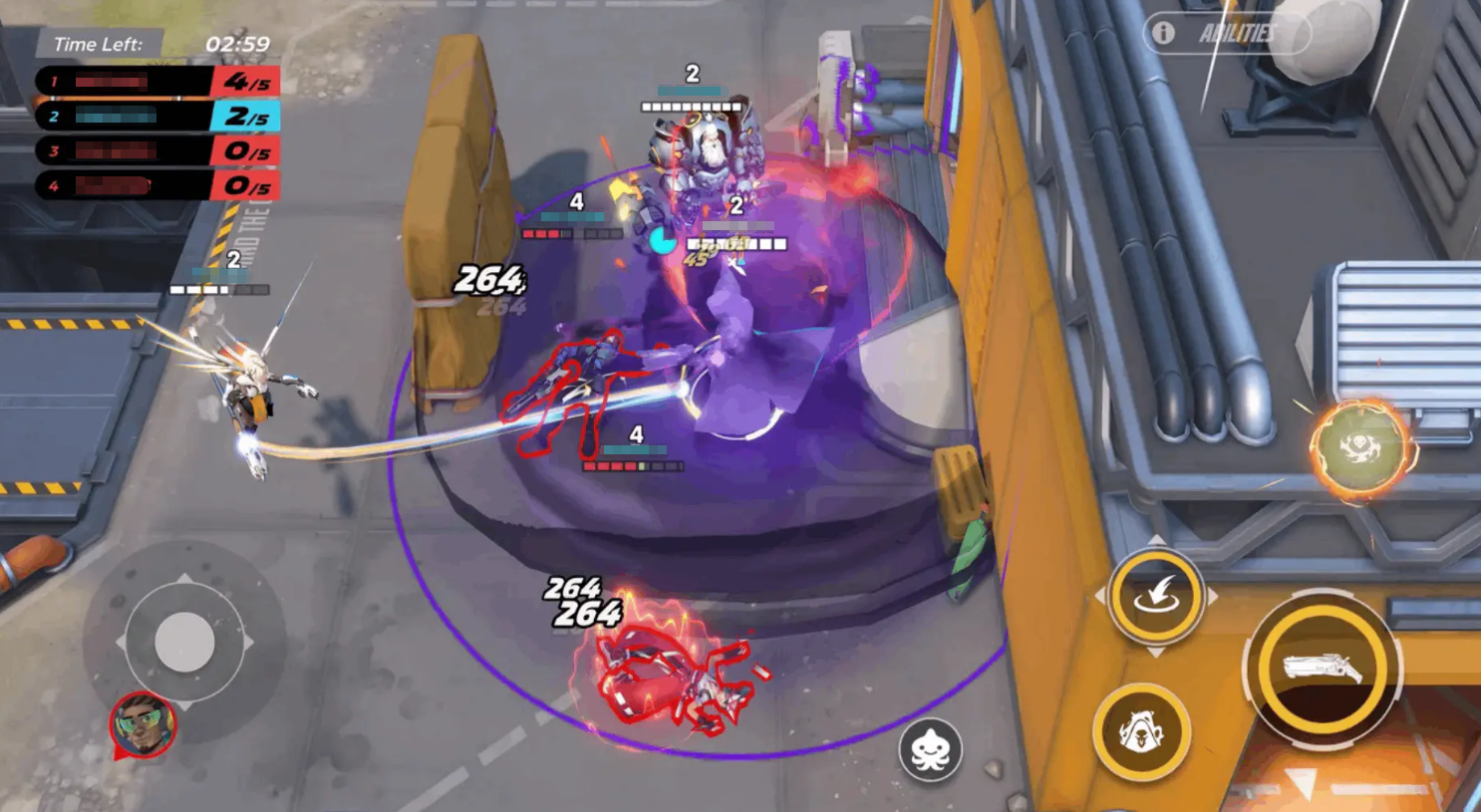The height and width of the screenshot is (812, 1481).
Task: Trigger the flaming skull ultimate
Action: 1360,448
